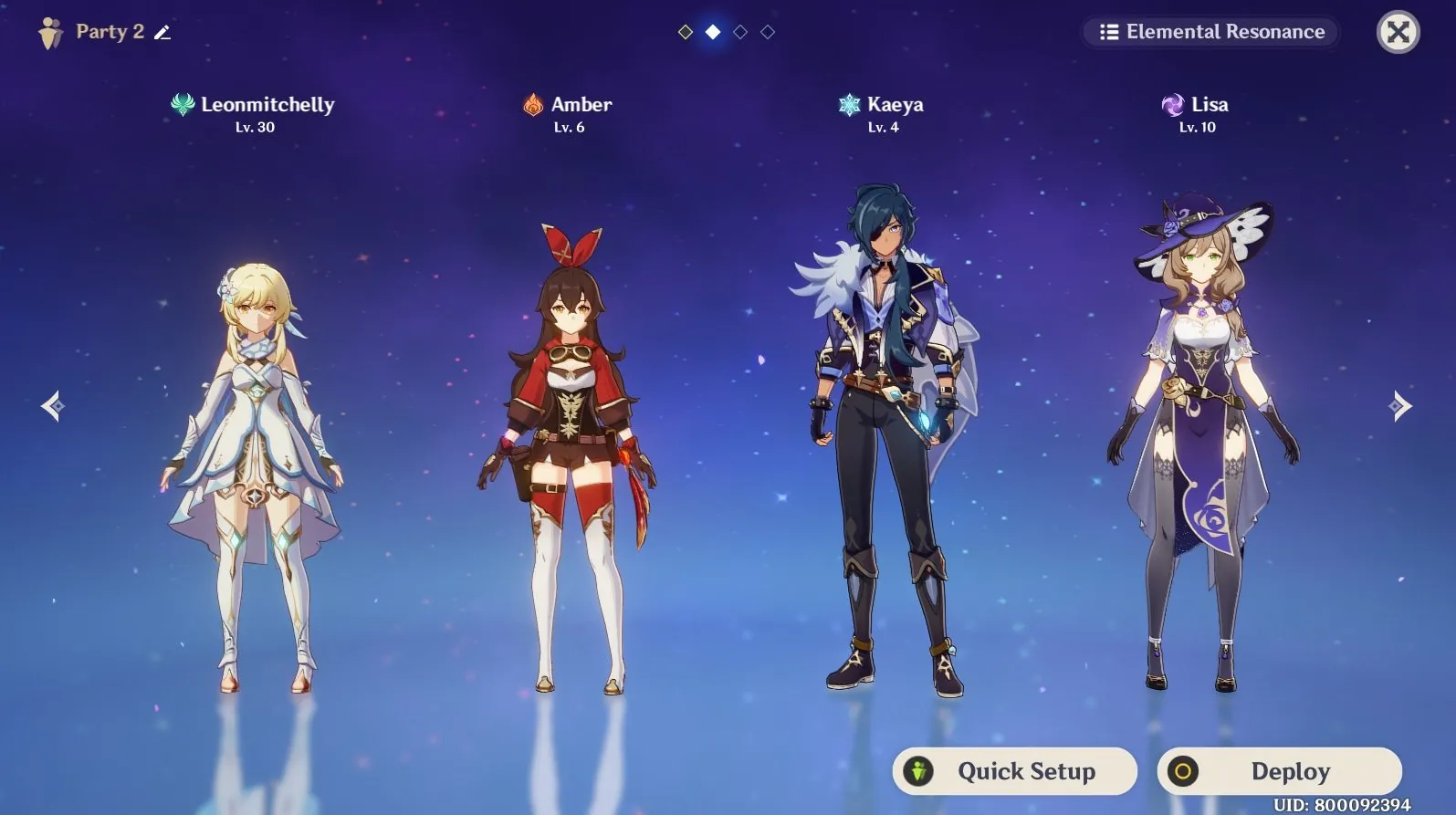
Task: Open the Elemental Resonance list
Action: pos(1211,32)
